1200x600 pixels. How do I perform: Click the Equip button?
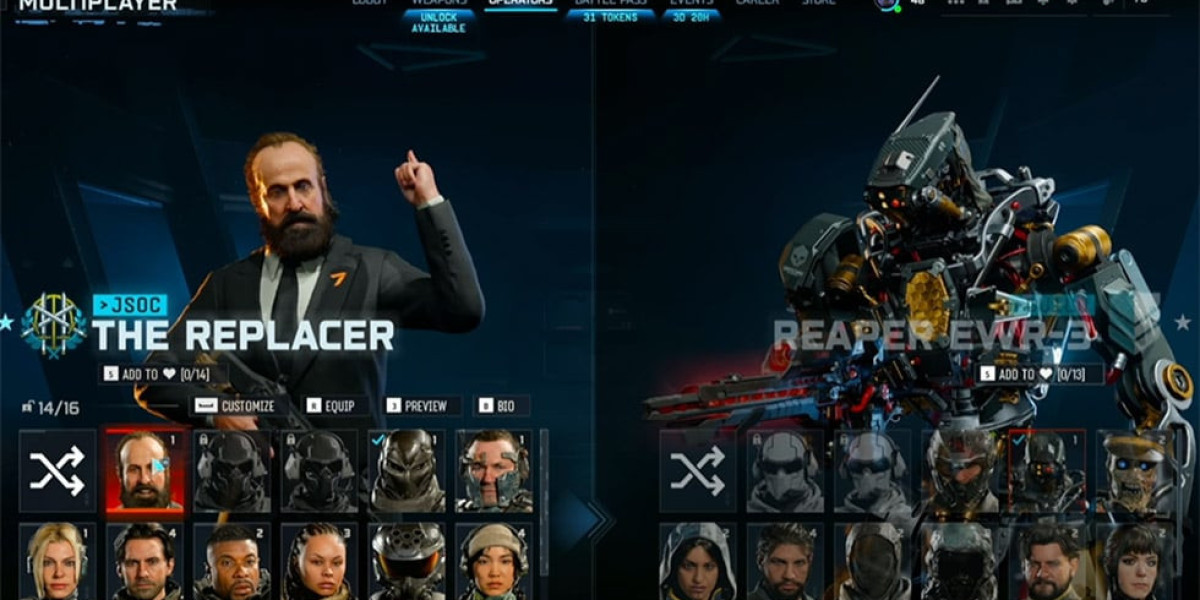click(x=334, y=406)
